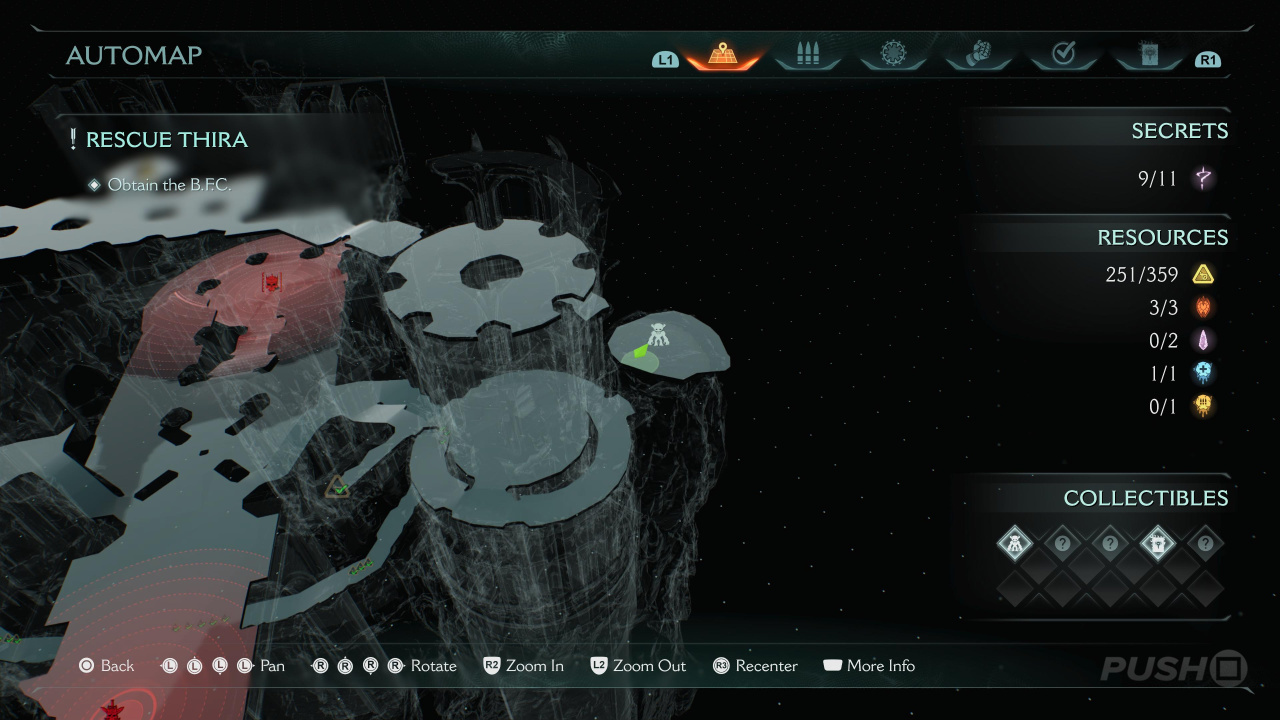Switch to the armored fist tab
Viewport: 1280px width, 720px height.
[977, 55]
